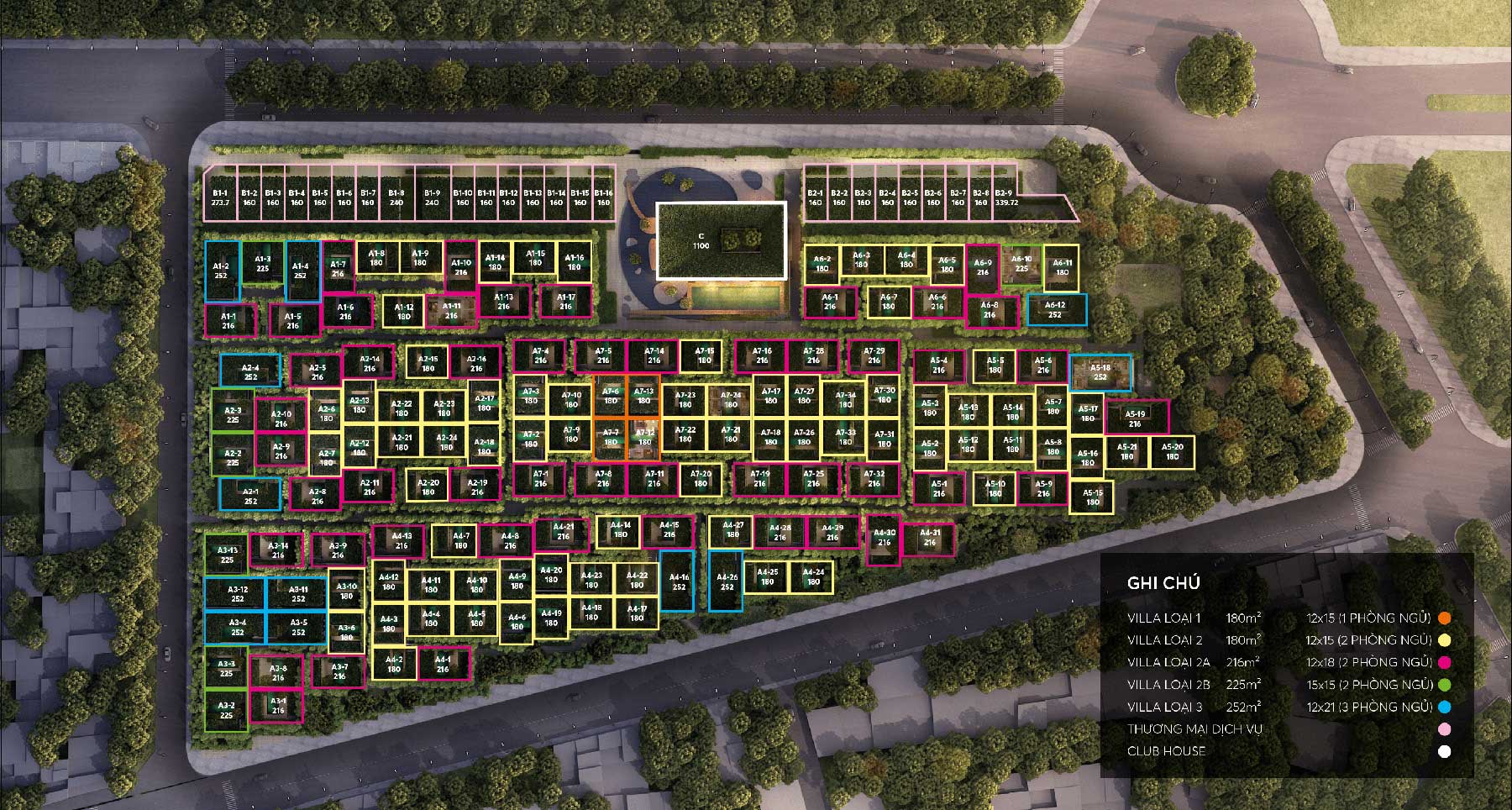Pick villa plot A1-2

[x=222, y=271]
